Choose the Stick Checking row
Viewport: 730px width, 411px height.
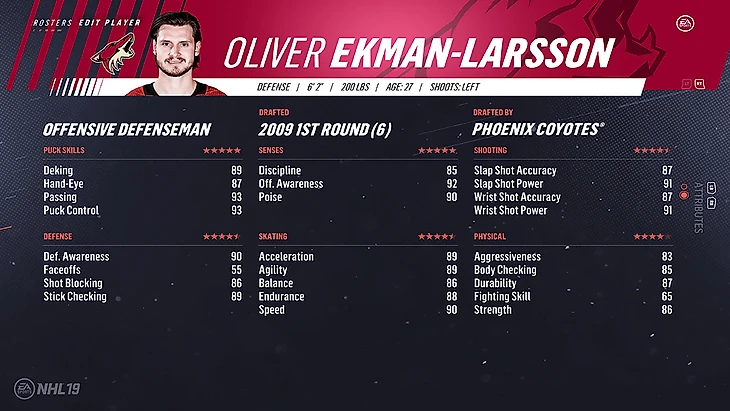point(140,296)
